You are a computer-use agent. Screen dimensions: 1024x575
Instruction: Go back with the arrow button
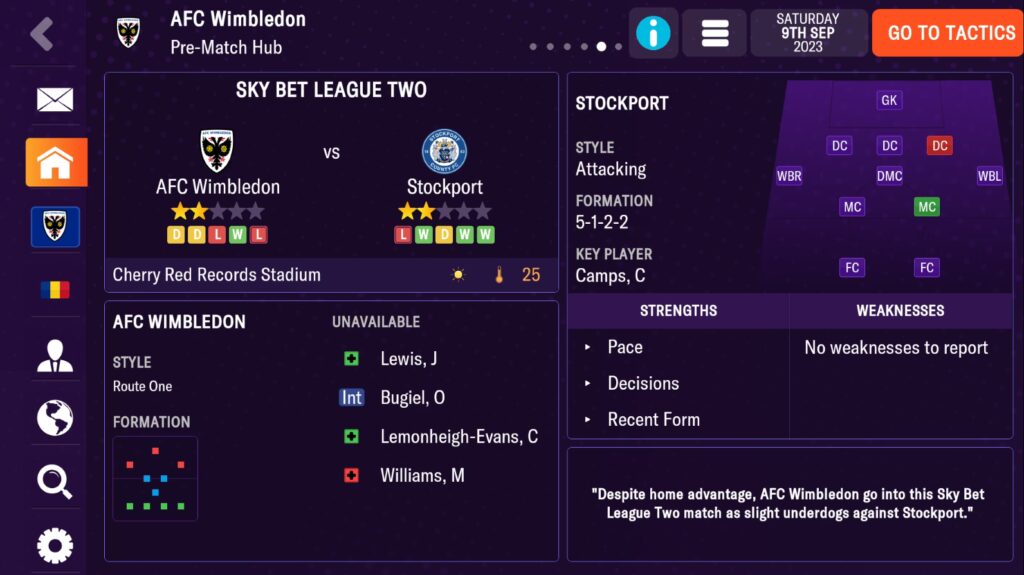tap(41, 33)
